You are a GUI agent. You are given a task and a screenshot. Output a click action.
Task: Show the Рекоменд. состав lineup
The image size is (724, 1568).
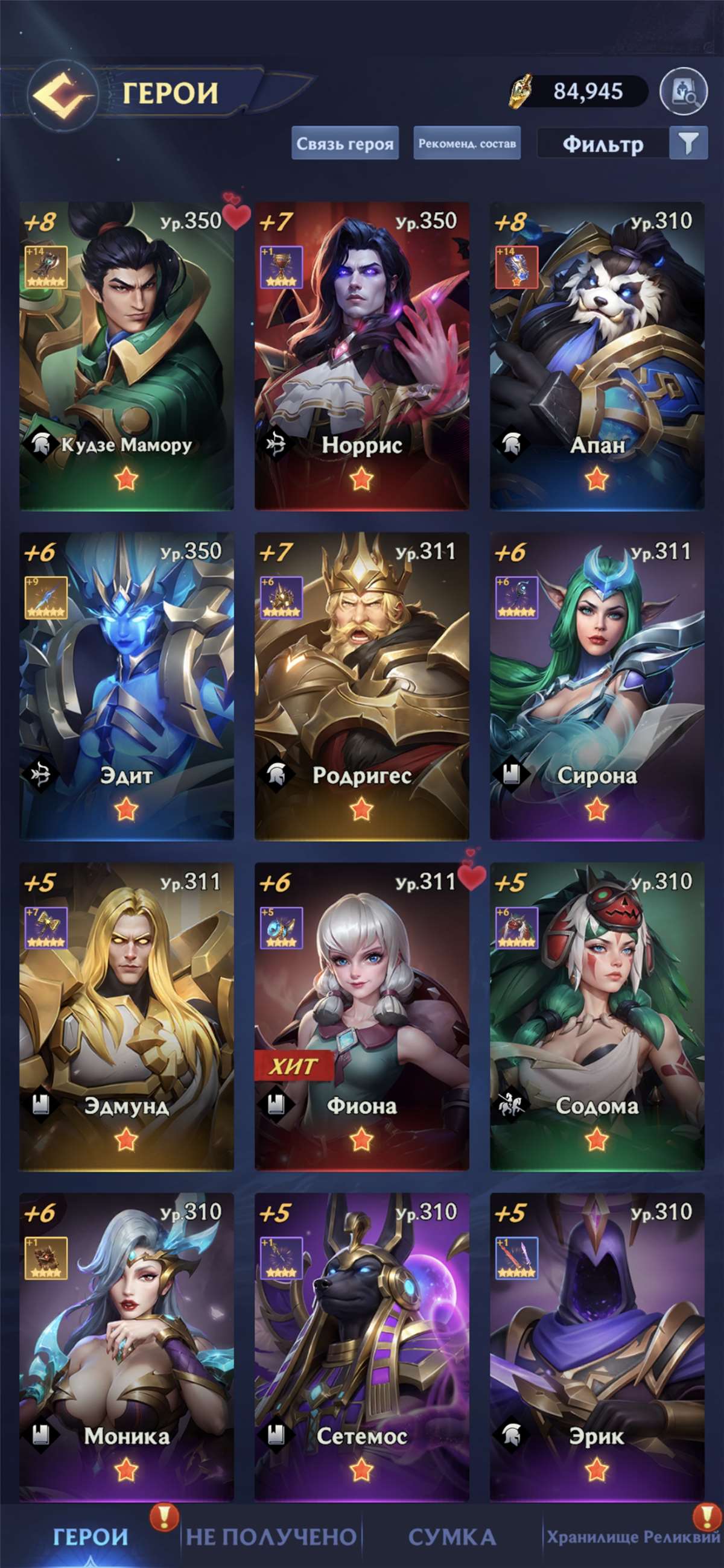[466, 144]
